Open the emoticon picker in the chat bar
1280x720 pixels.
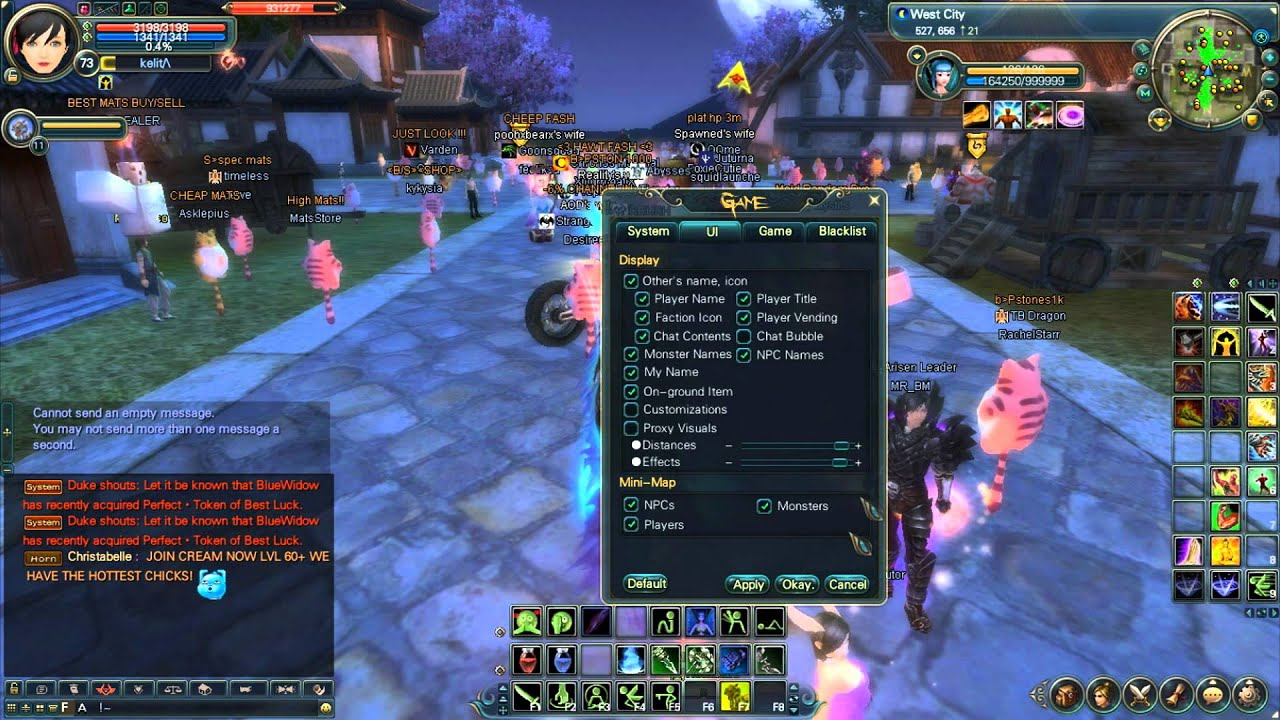[x=325, y=707]
